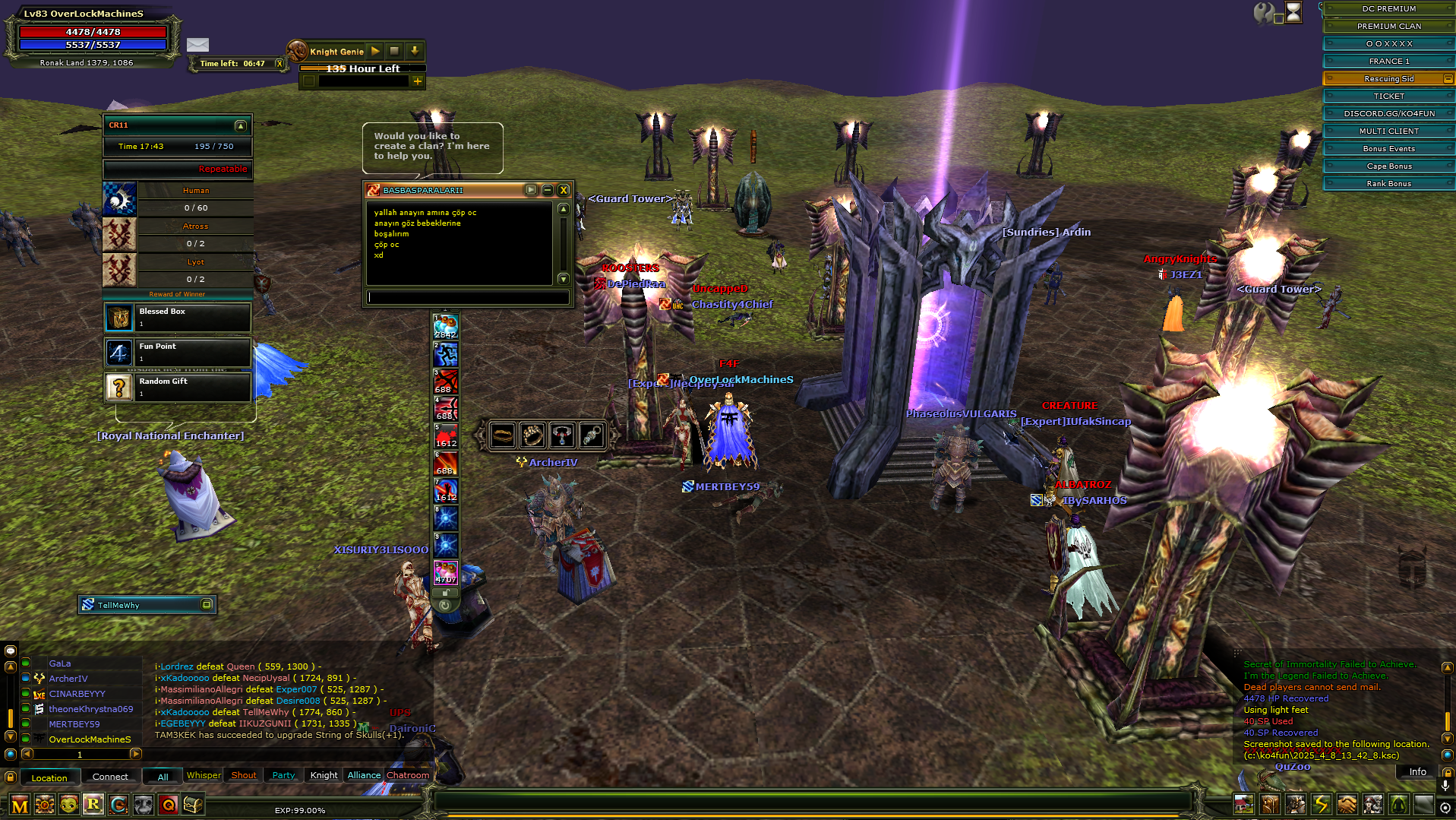The height and width of the screenshot is (820, 1456).
Task: Open the map using the M icon
Action: [20, 806]
